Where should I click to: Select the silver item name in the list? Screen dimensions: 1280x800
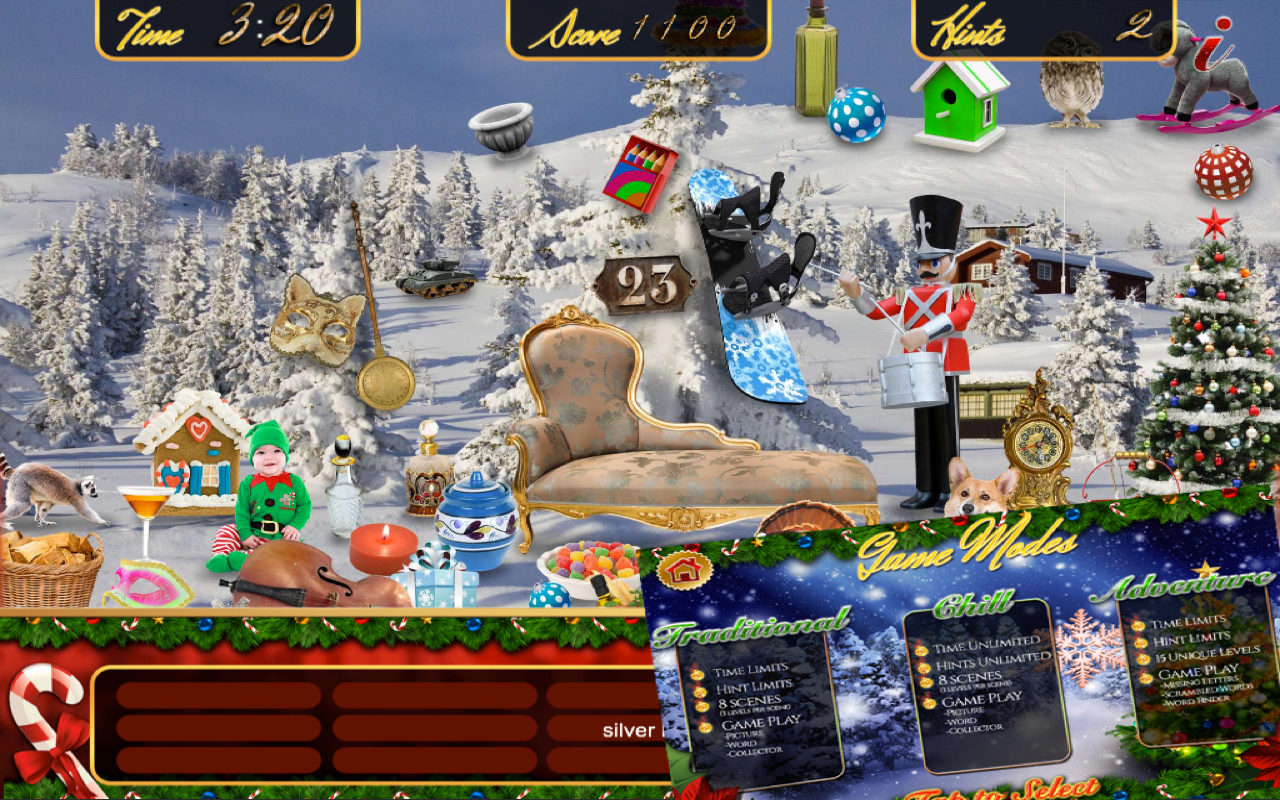(628, 730)
